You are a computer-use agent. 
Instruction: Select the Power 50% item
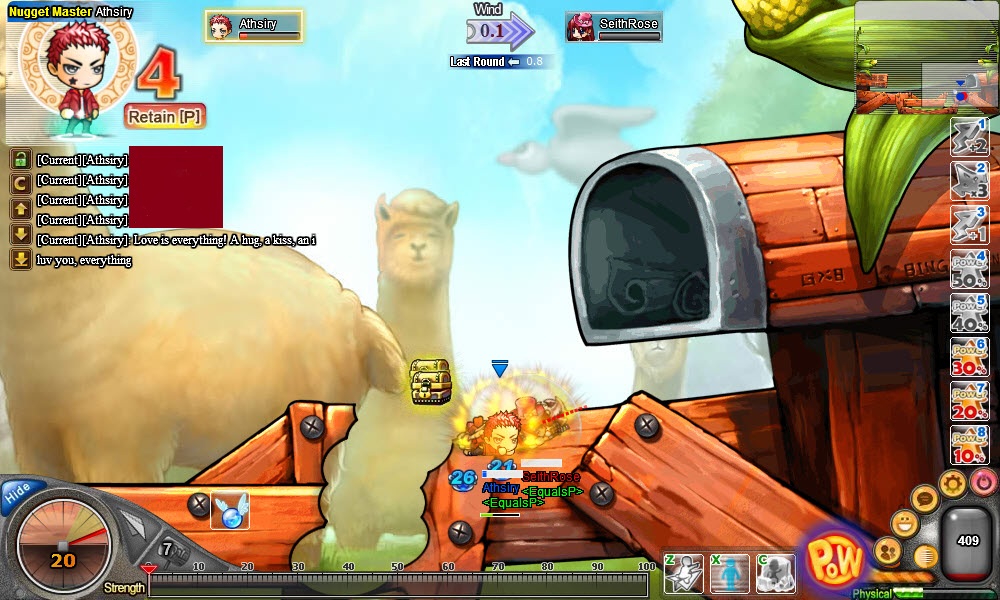coord(969,269)
